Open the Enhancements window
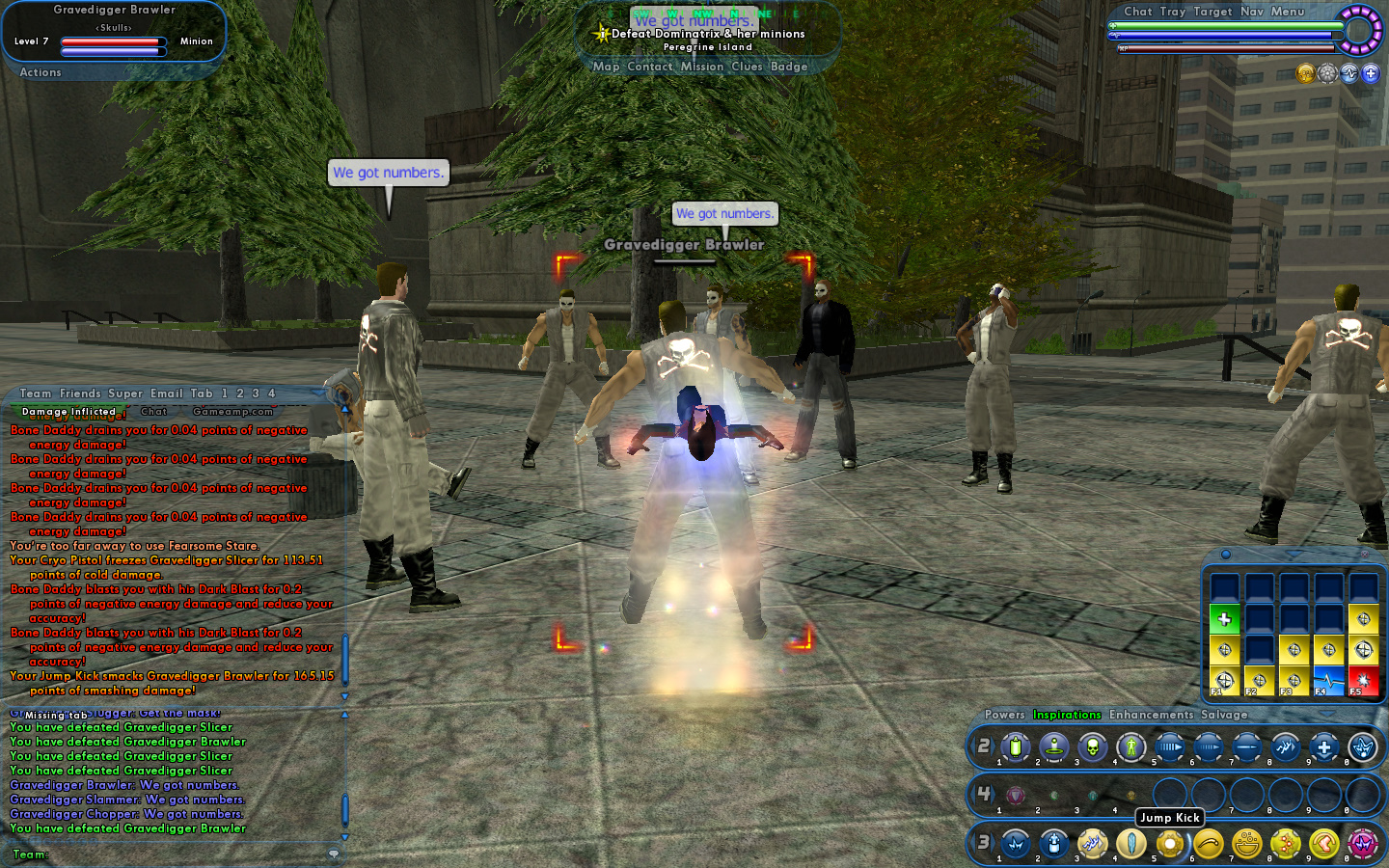 tap(1151, 715)
